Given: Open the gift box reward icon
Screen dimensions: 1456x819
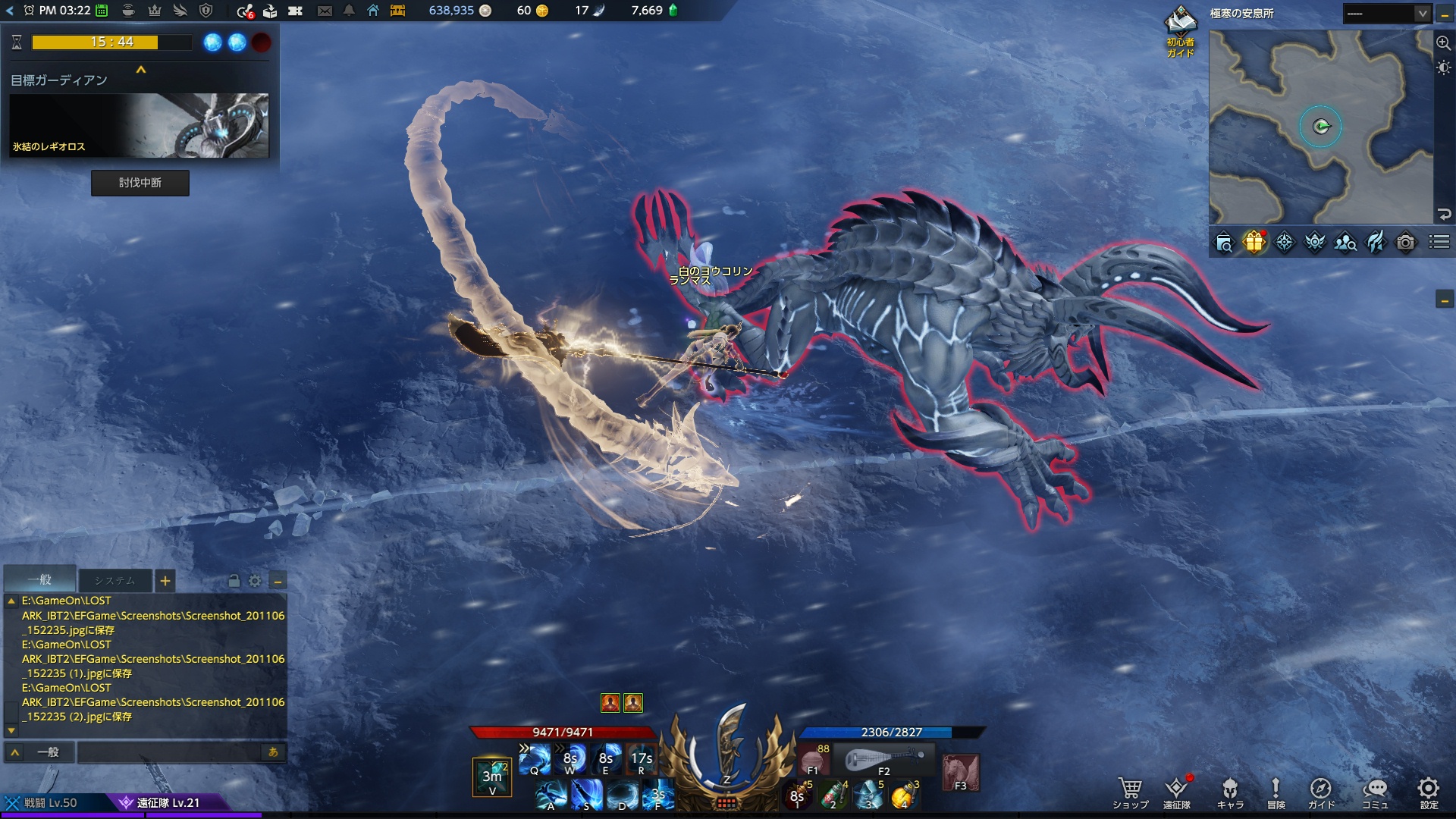Looking at the screenshot, I should click(1254, 242).
